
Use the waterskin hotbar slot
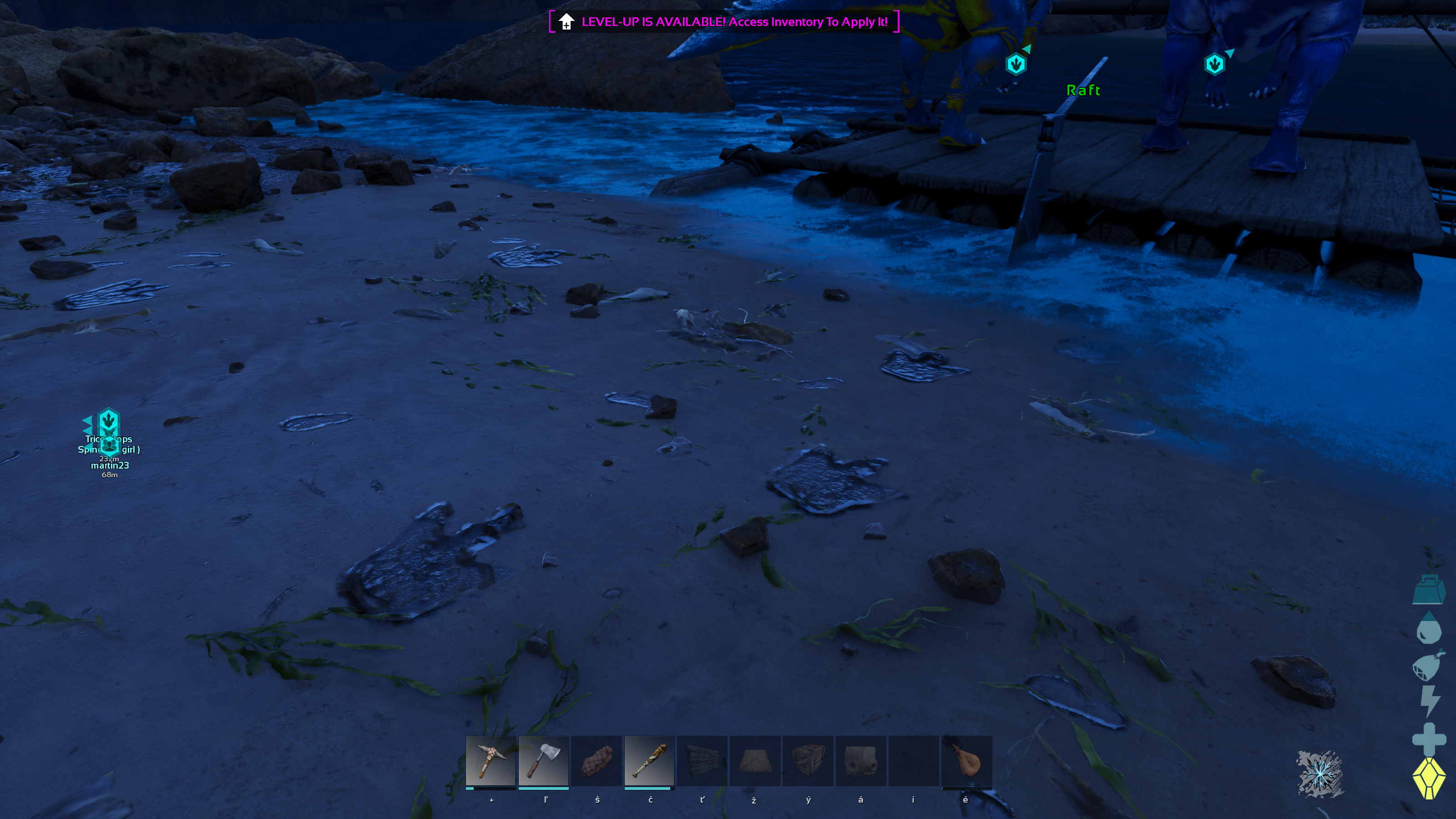(x=966, y=760)
